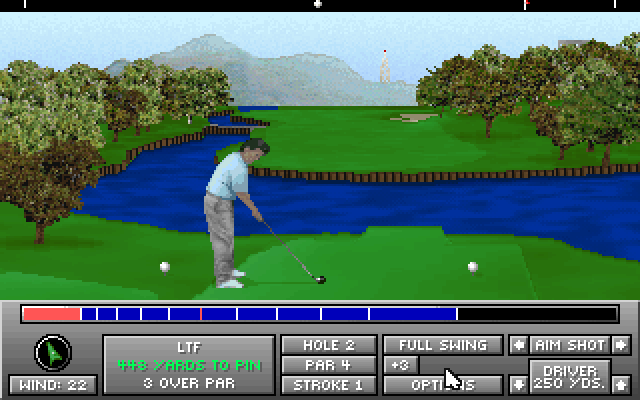Click the Stroke 1 panel

[x=328, y=385]
